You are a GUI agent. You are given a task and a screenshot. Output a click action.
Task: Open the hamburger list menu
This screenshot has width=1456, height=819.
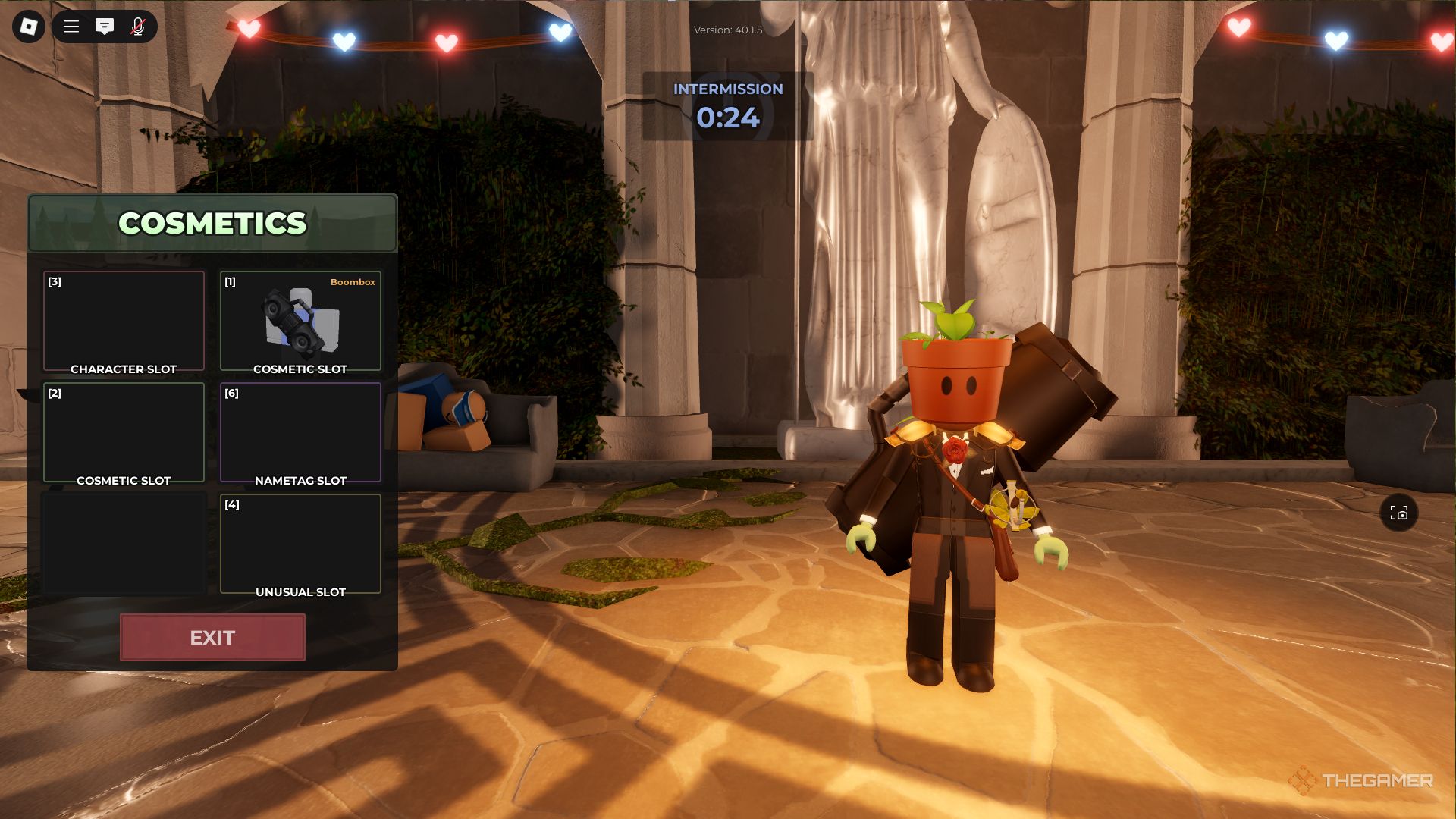[x=71, y=27]
